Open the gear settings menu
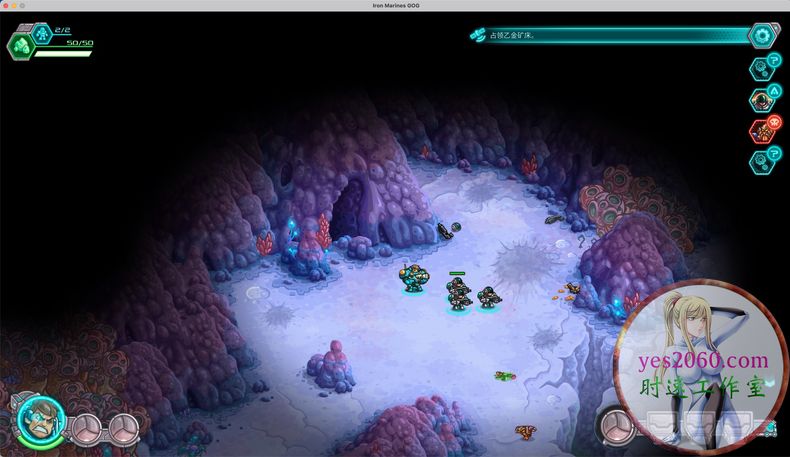 (x=765, y=35)
